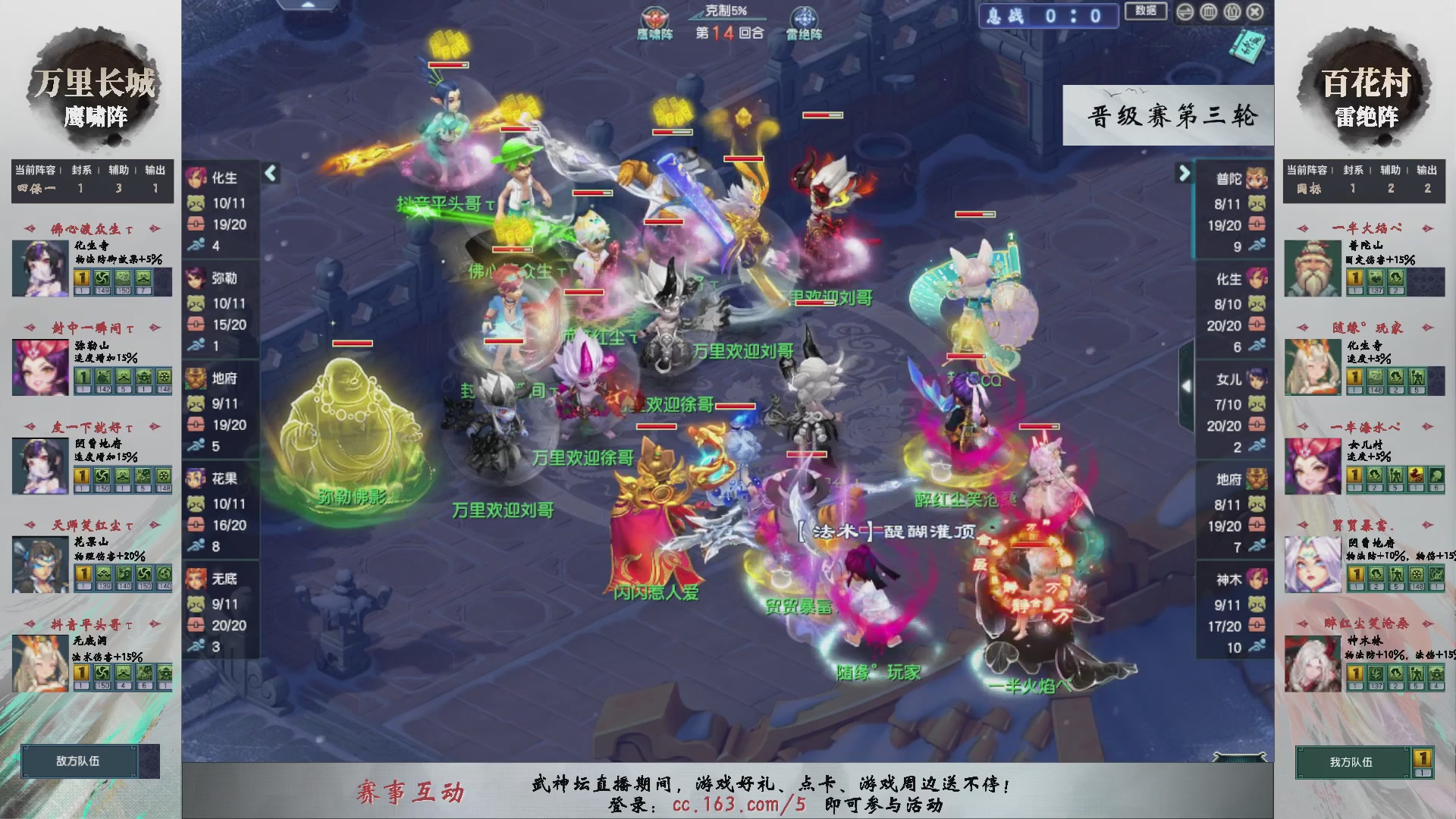Click the horizontal-arrows circular icon in top-right toolbar
This screenshot has width=1456, height=819.
pyautogui.click(x=1185, y=11)
